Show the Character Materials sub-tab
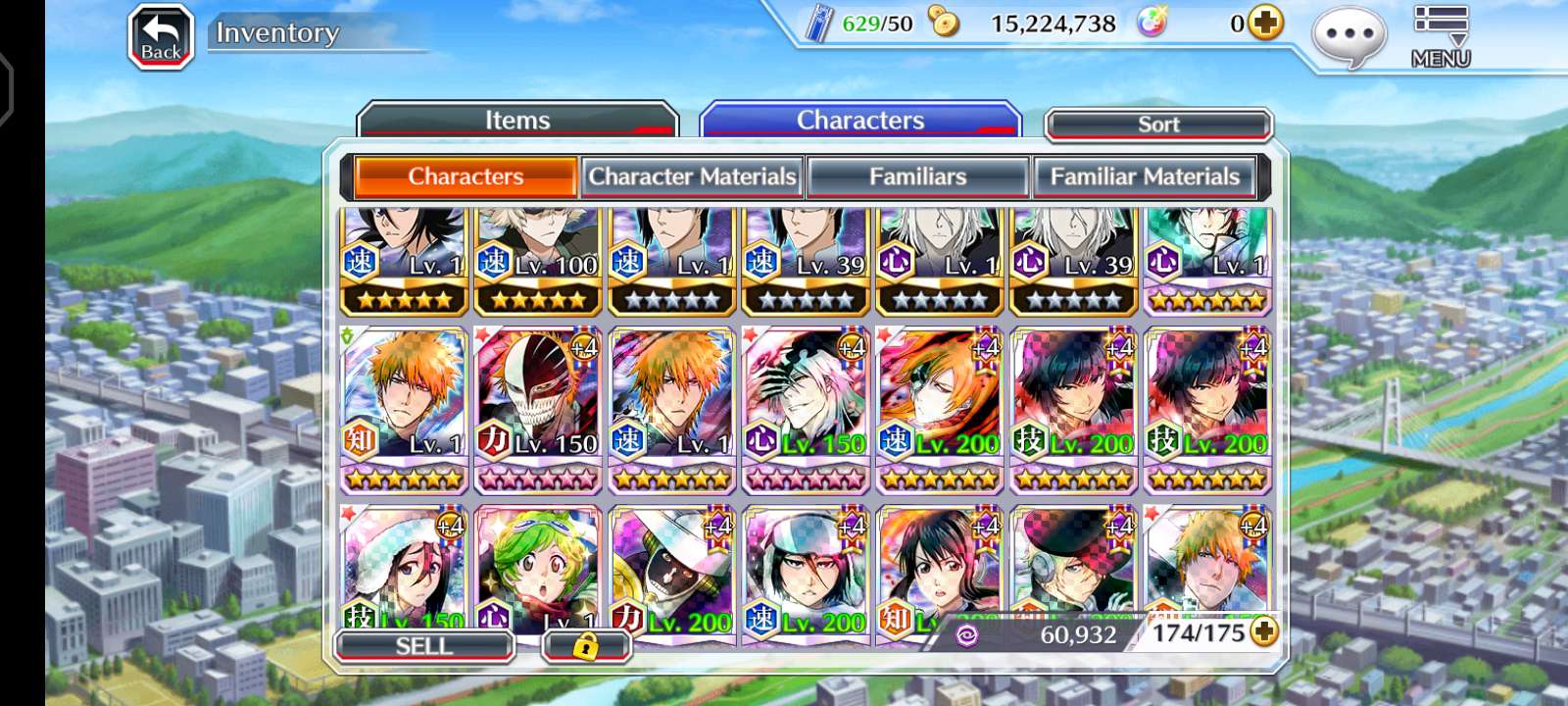1568x706 pixels. tap(692, 177)
